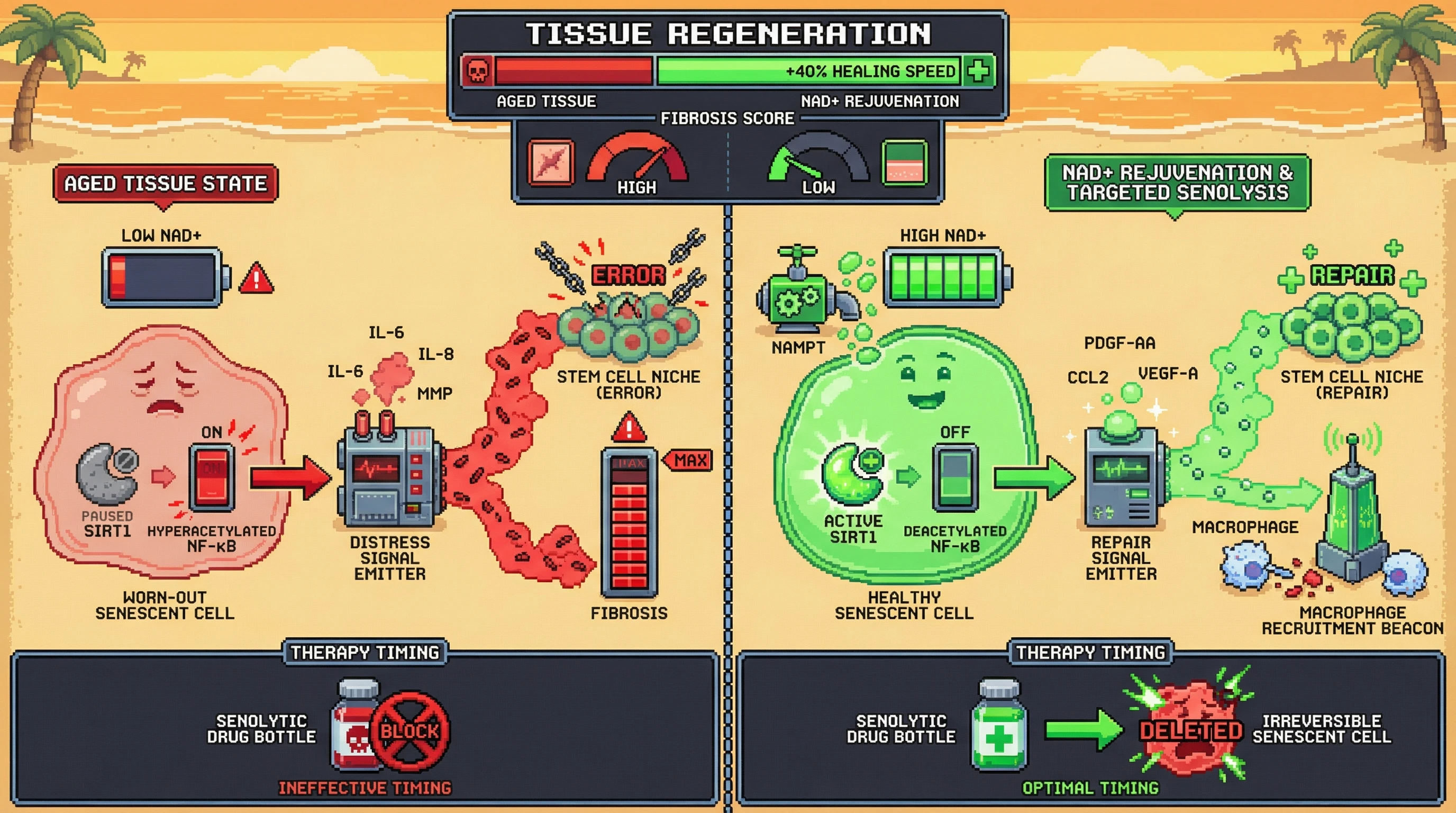Toggle the red ON switch for NF-κB
The height and width of the screenshot is (813, 1456).
212,477
